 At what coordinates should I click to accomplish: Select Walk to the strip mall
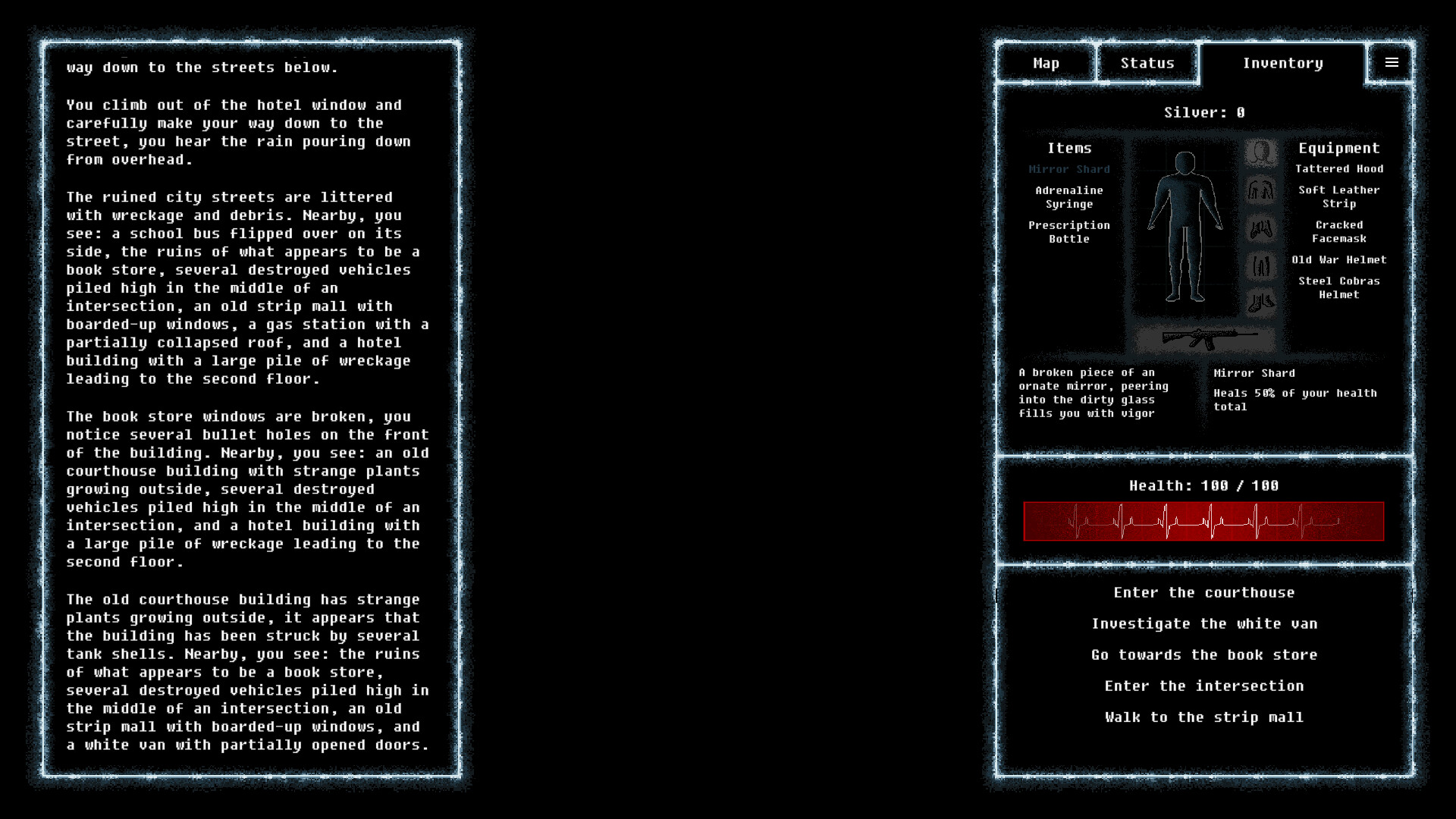(x=1204, y=717)
